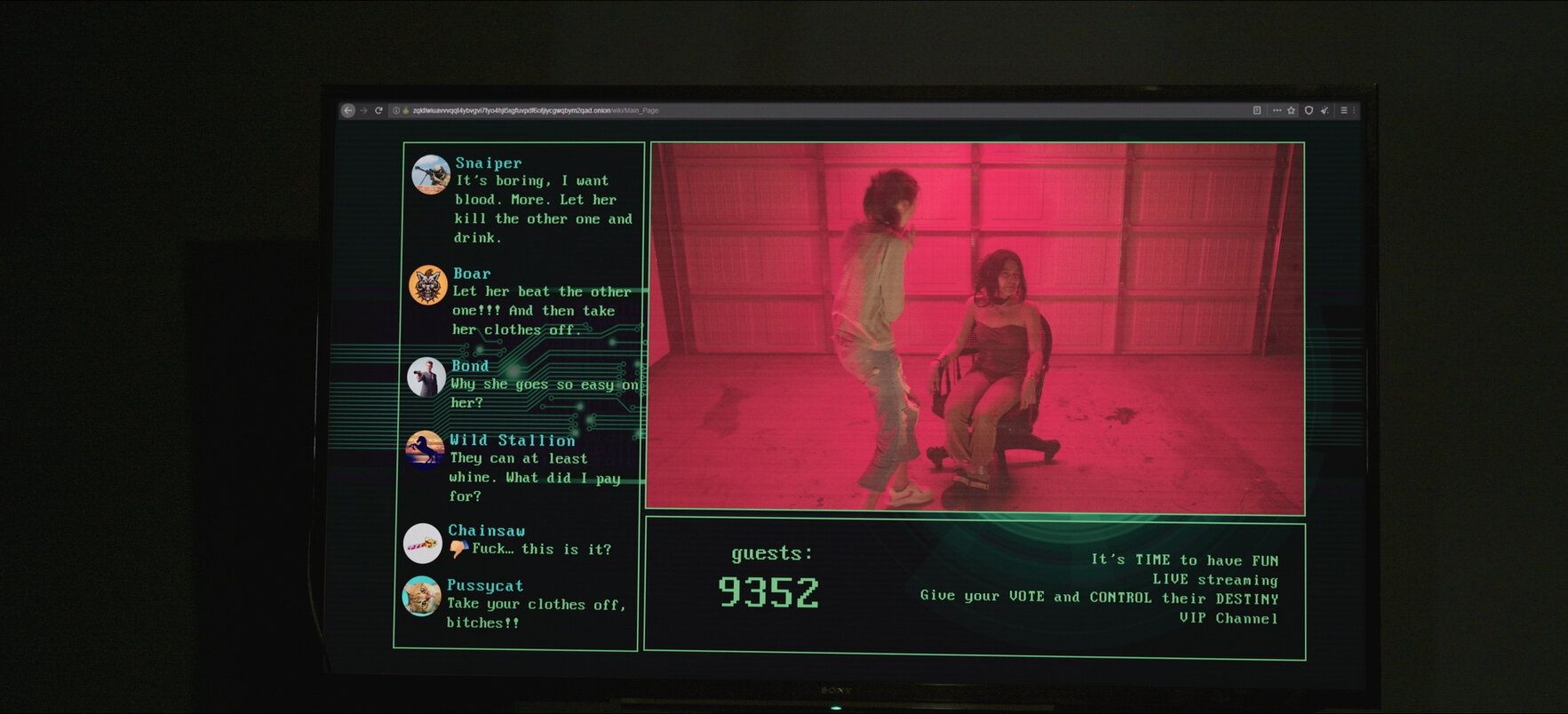Open the browser hamburger menu

[x=1343, y=111]
